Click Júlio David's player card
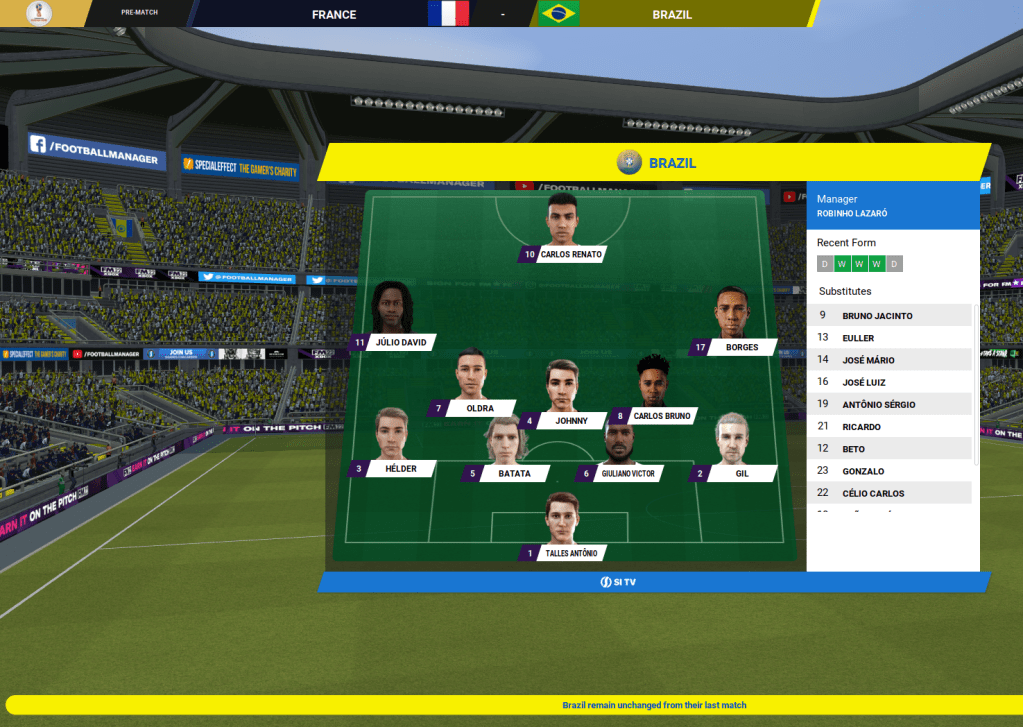This screenshot has width=1023, height=727. 400,342
